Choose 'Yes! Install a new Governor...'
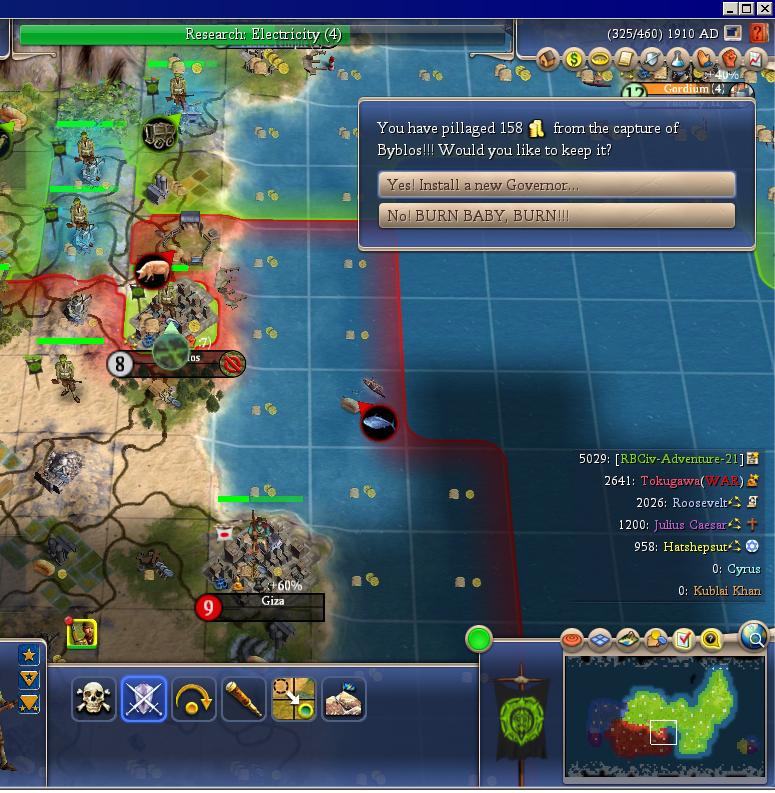Screen dimensions: 775x793 [x=557, y=185]
